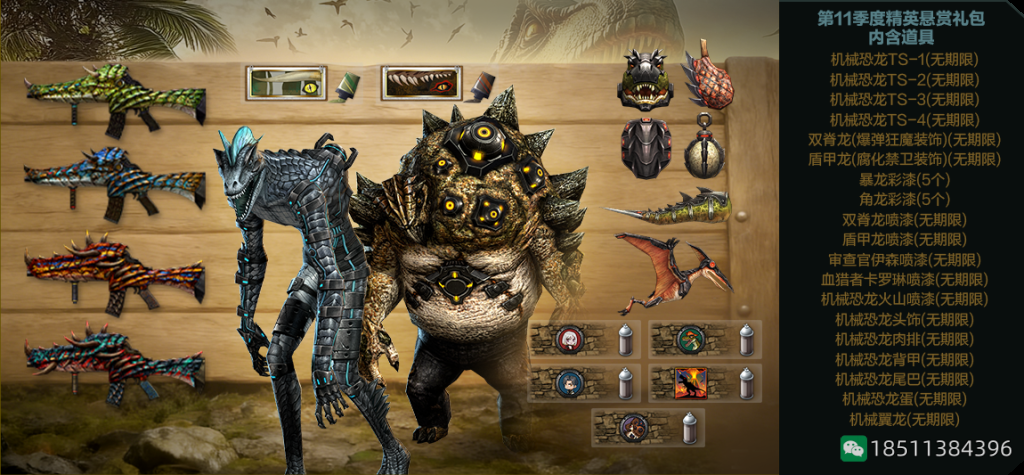Pick the mechanical dinosaur back armor

coord(645,147)
